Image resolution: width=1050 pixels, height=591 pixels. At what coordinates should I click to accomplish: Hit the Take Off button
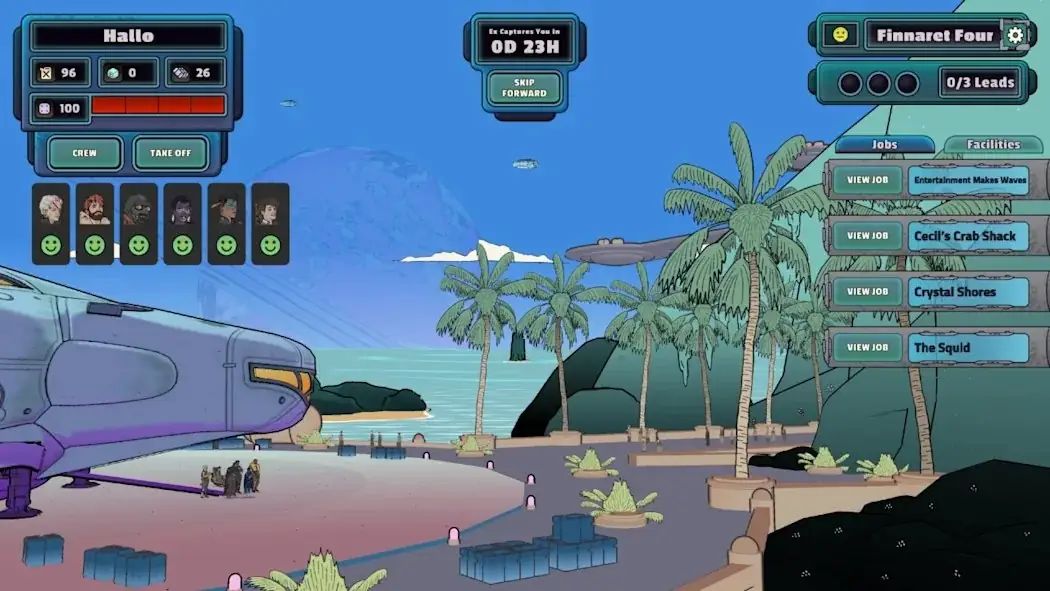click(171, 153)
